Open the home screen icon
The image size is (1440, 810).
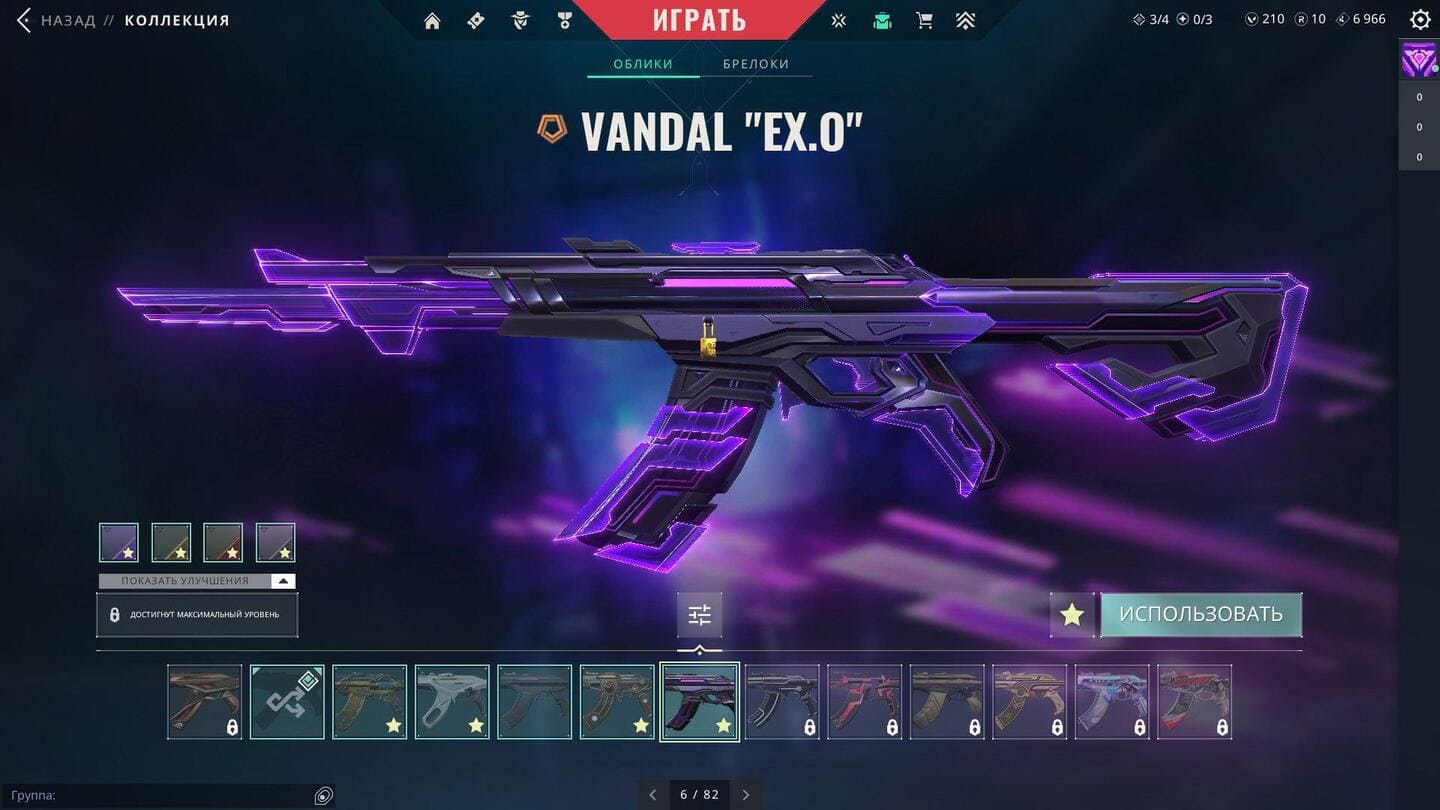tap(432, 21)
